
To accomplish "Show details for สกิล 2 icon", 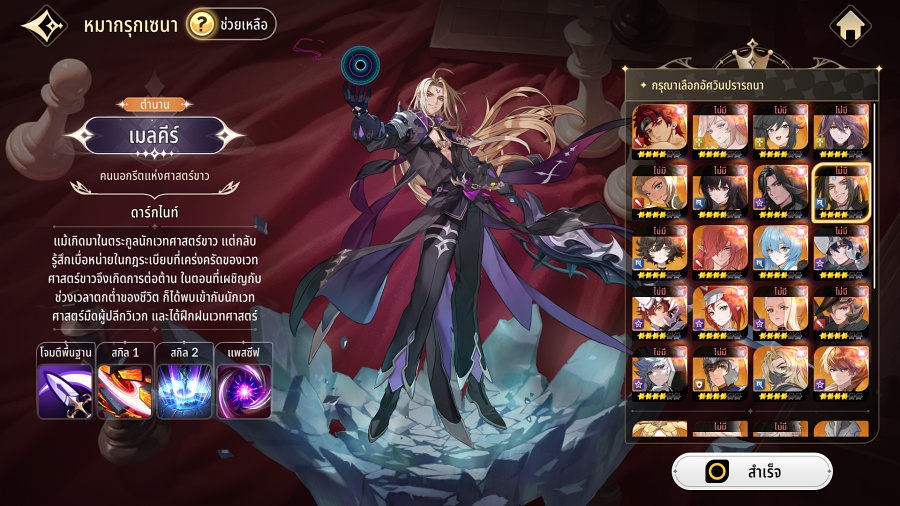I will coord(185,390).
